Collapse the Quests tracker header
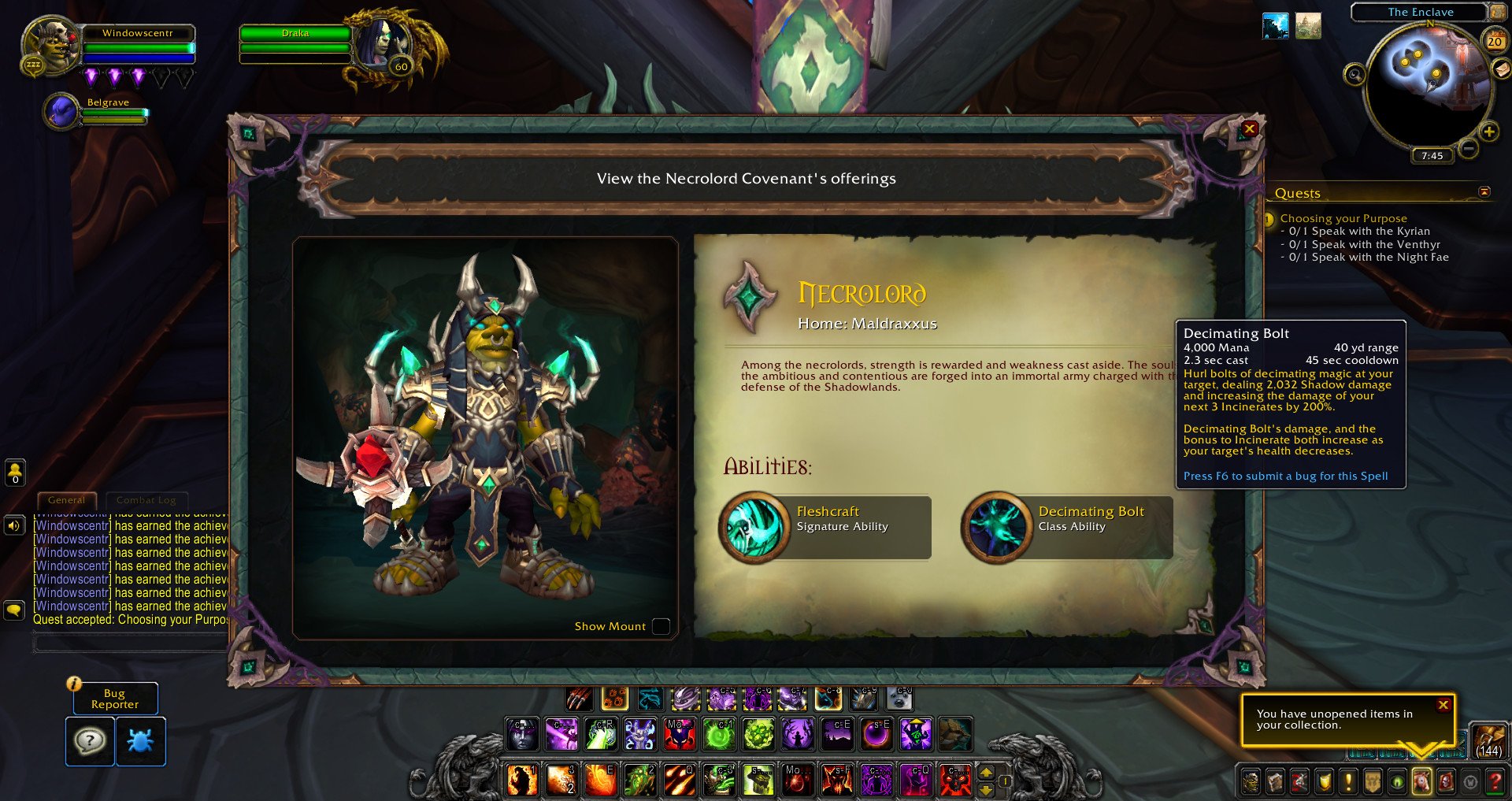The image size is (1512, 801). (1484, 192)
